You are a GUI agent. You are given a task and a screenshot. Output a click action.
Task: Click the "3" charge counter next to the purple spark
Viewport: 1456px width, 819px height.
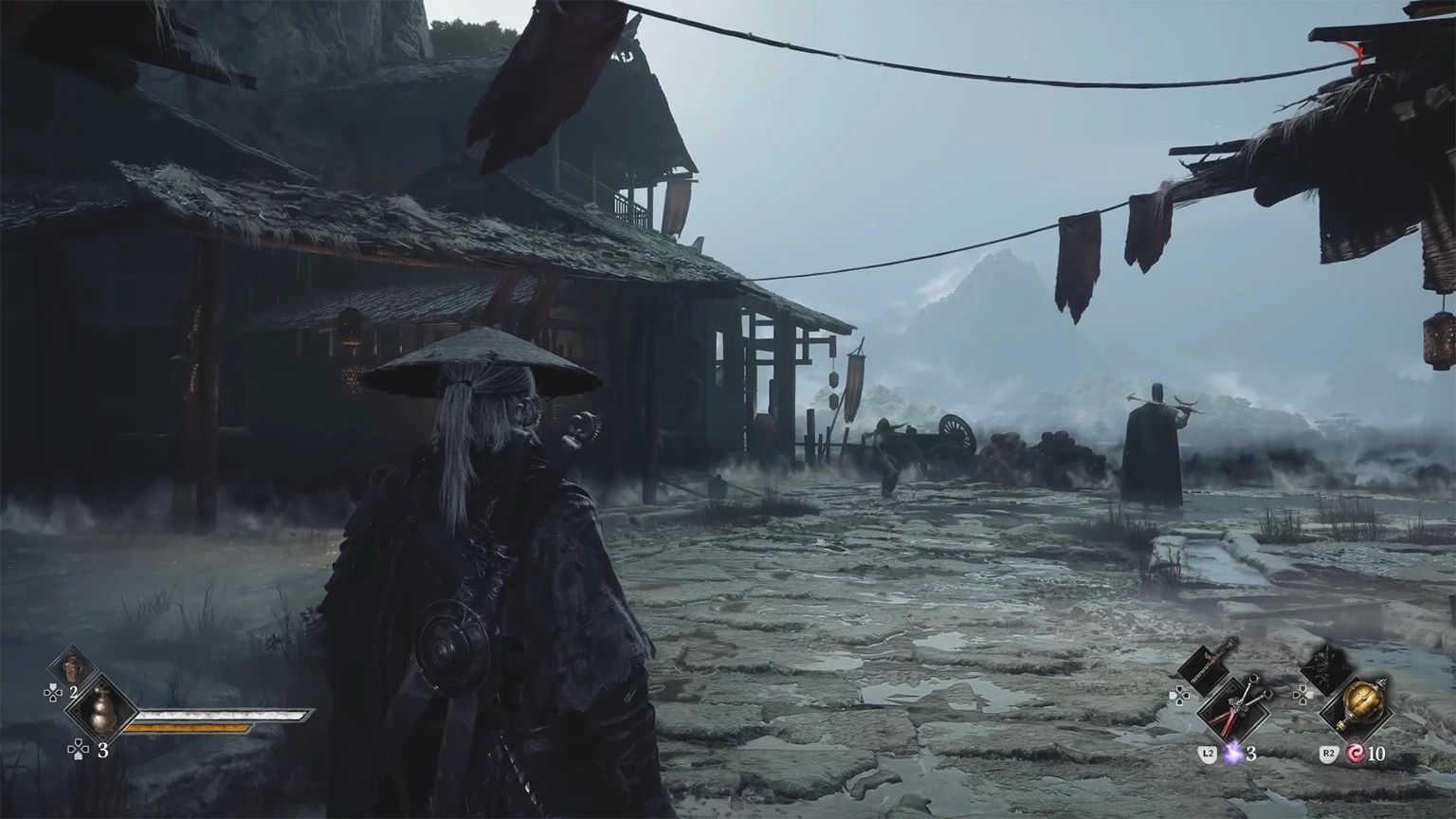point(1251,755)
